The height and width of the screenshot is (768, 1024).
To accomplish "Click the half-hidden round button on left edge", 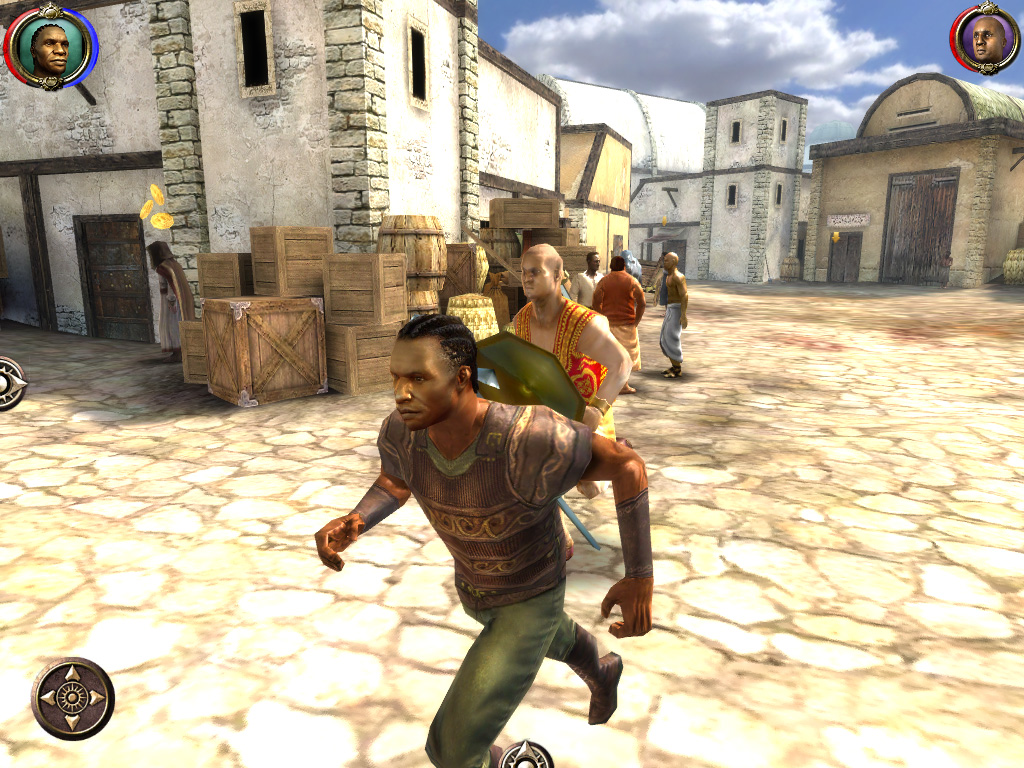I will tap(10, 383).
